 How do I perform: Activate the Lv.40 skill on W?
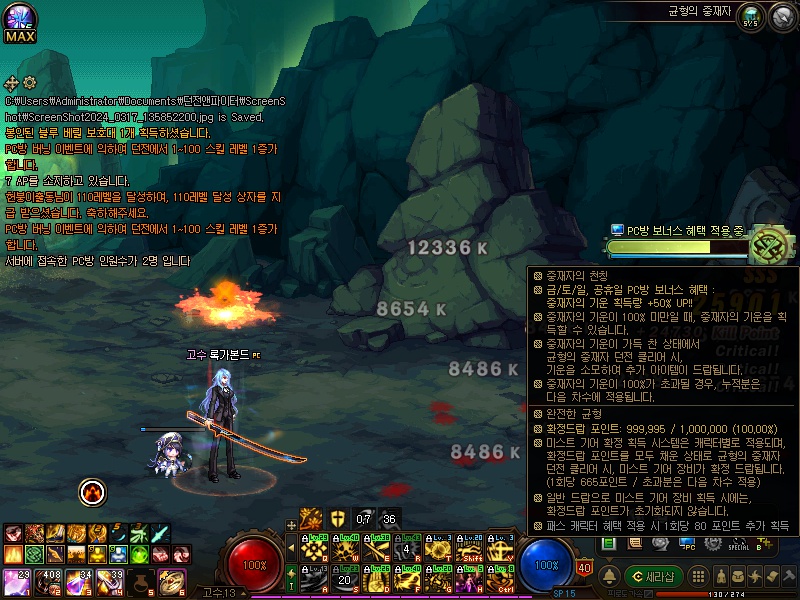tap(345, 548)
